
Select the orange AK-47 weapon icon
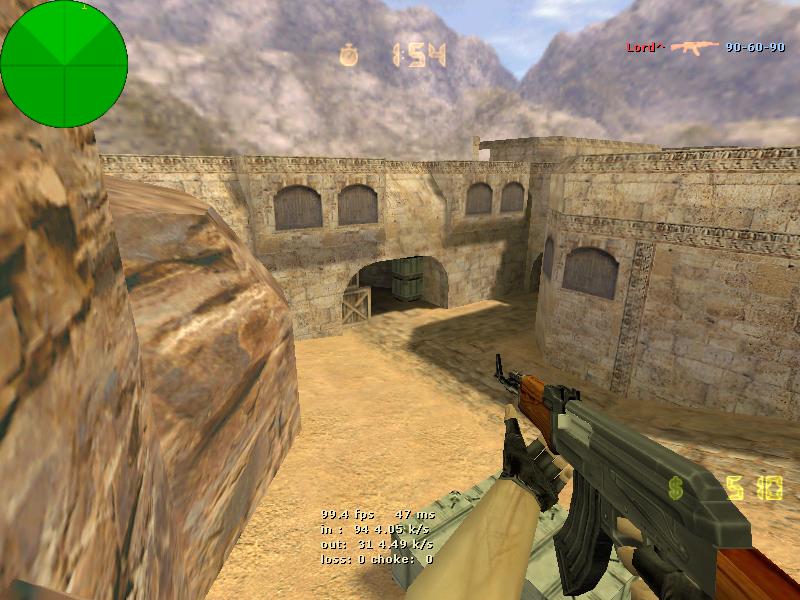coord(695,47)
